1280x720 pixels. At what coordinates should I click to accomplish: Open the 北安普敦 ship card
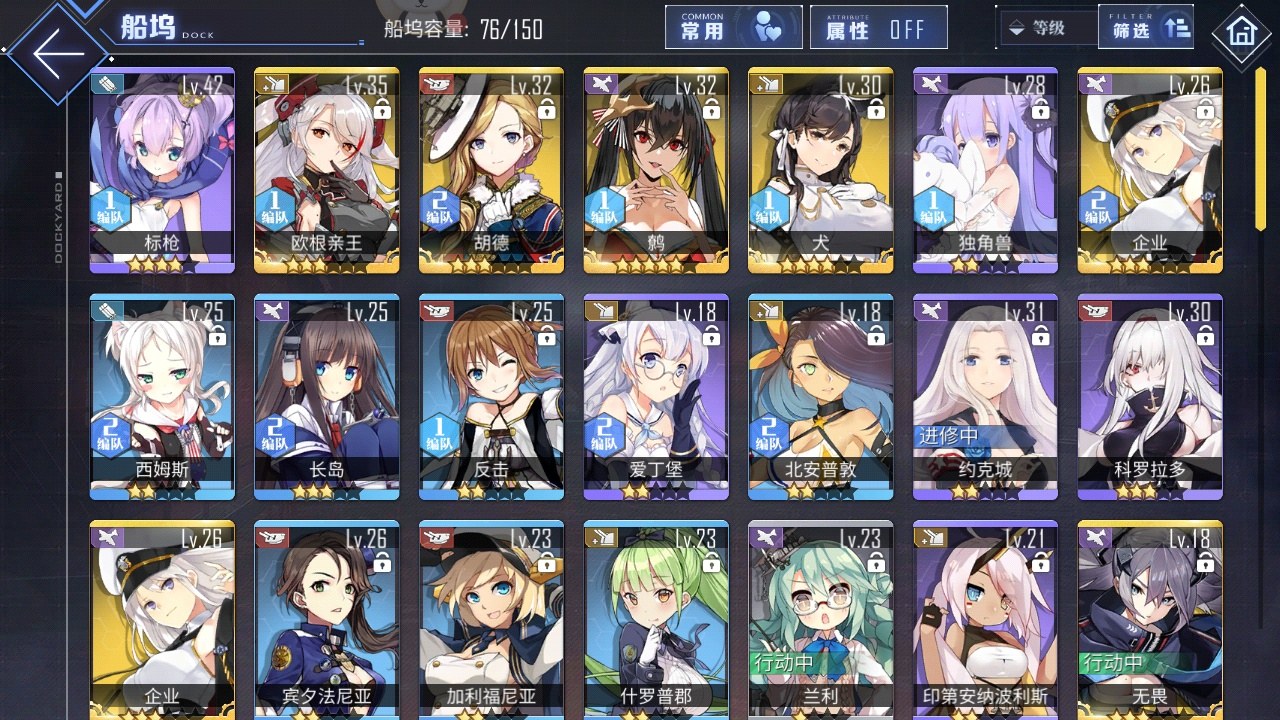pos(820,397)
